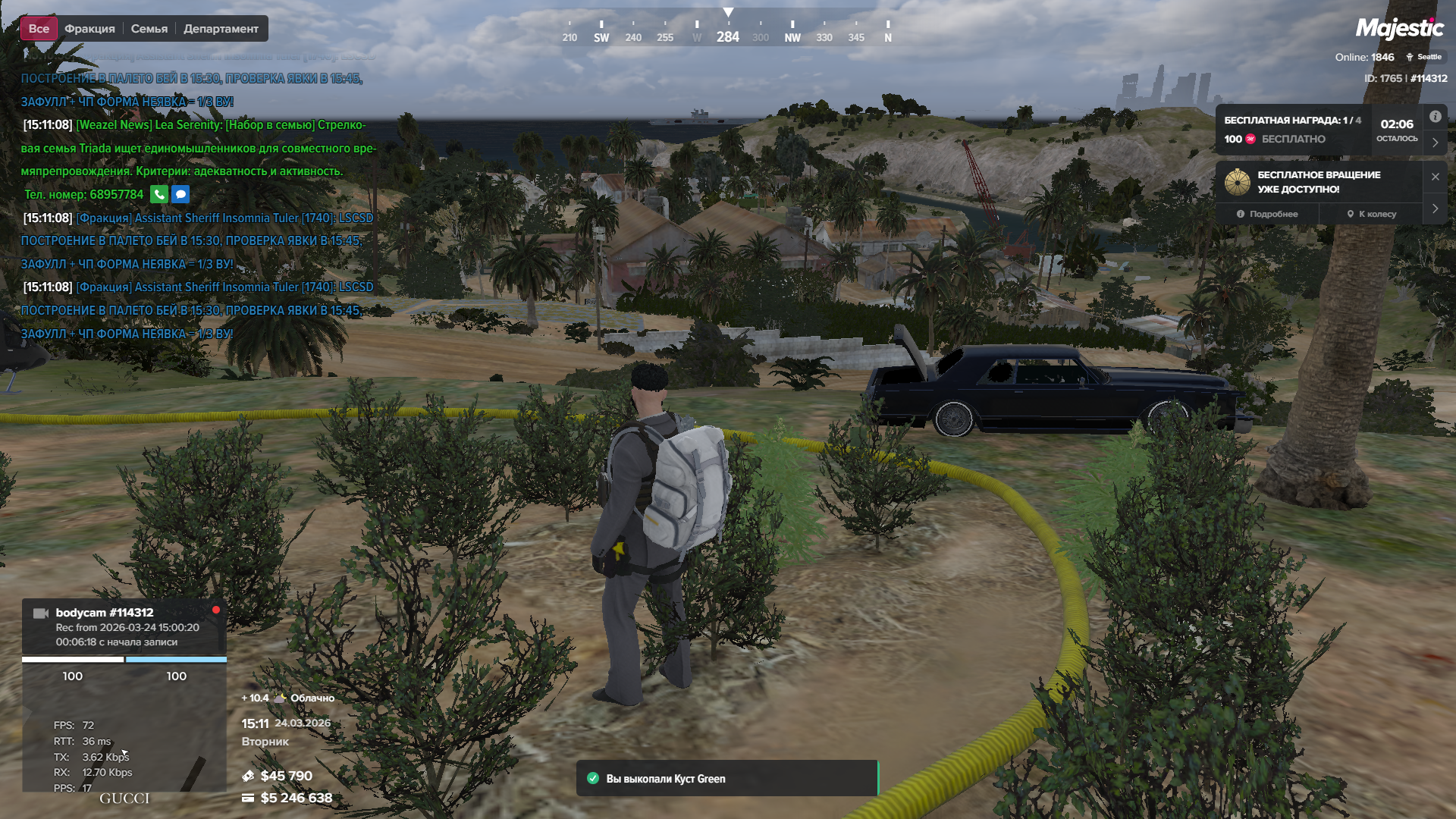This screenshot has height=819, width=1456.
Task: Select the Семья chat tab
Action: [149, 29]
